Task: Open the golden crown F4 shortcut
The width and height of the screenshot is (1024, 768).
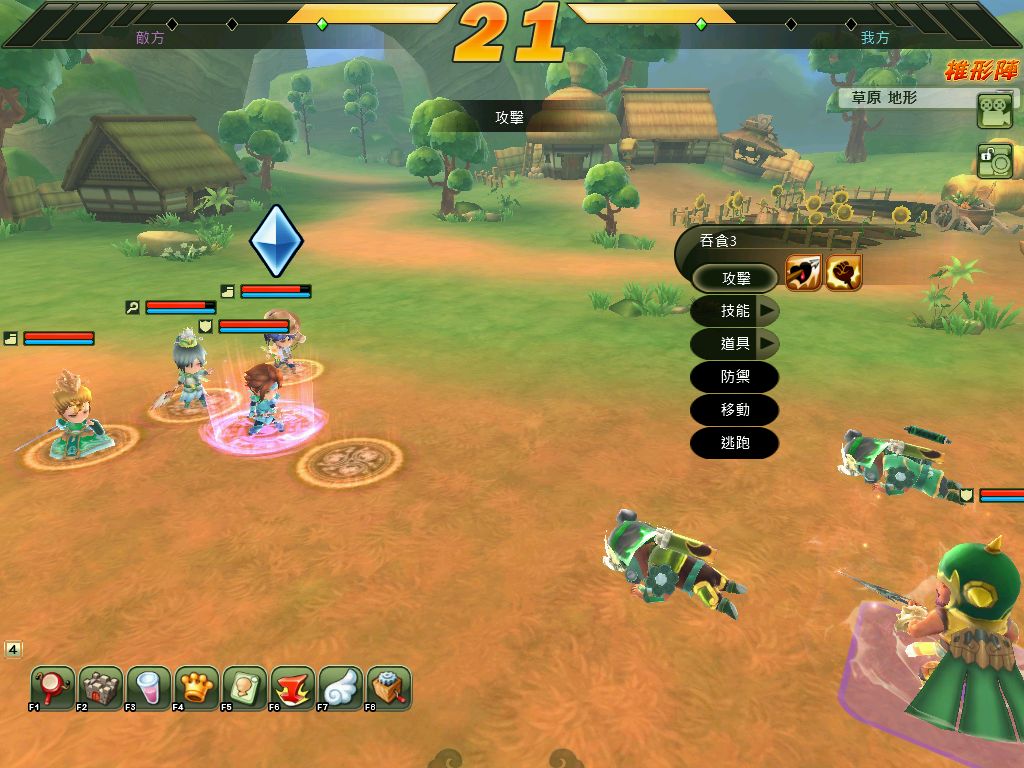Action: click(x=197, y=688)
